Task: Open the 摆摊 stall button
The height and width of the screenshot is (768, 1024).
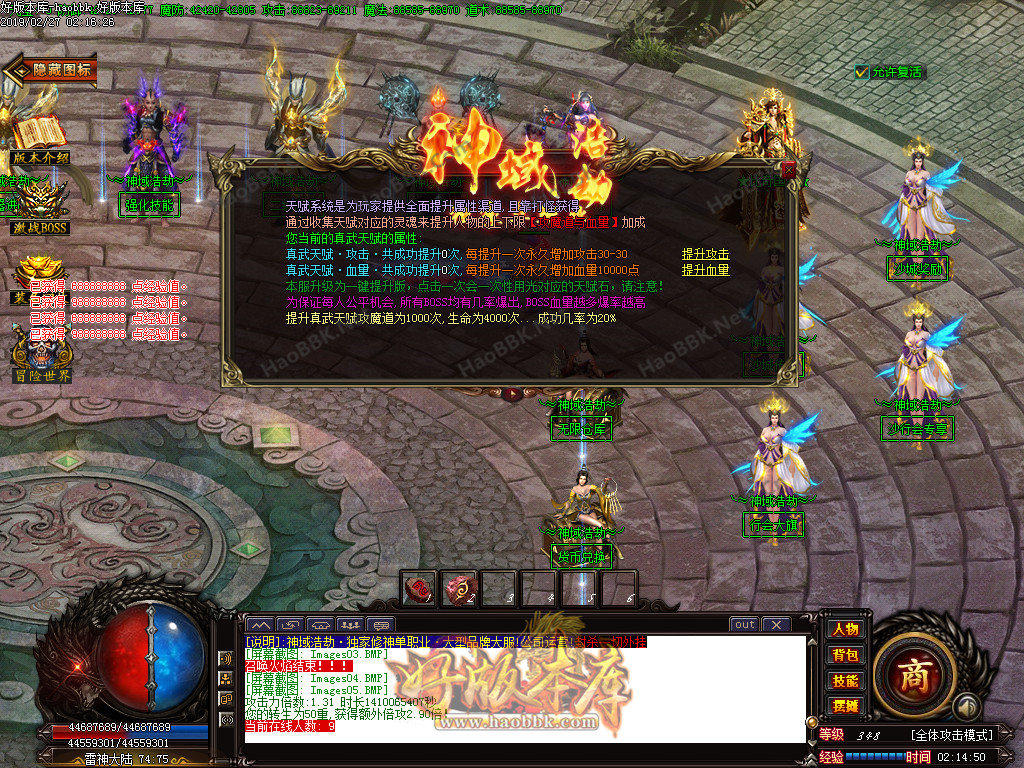Action: click(845, 705)
